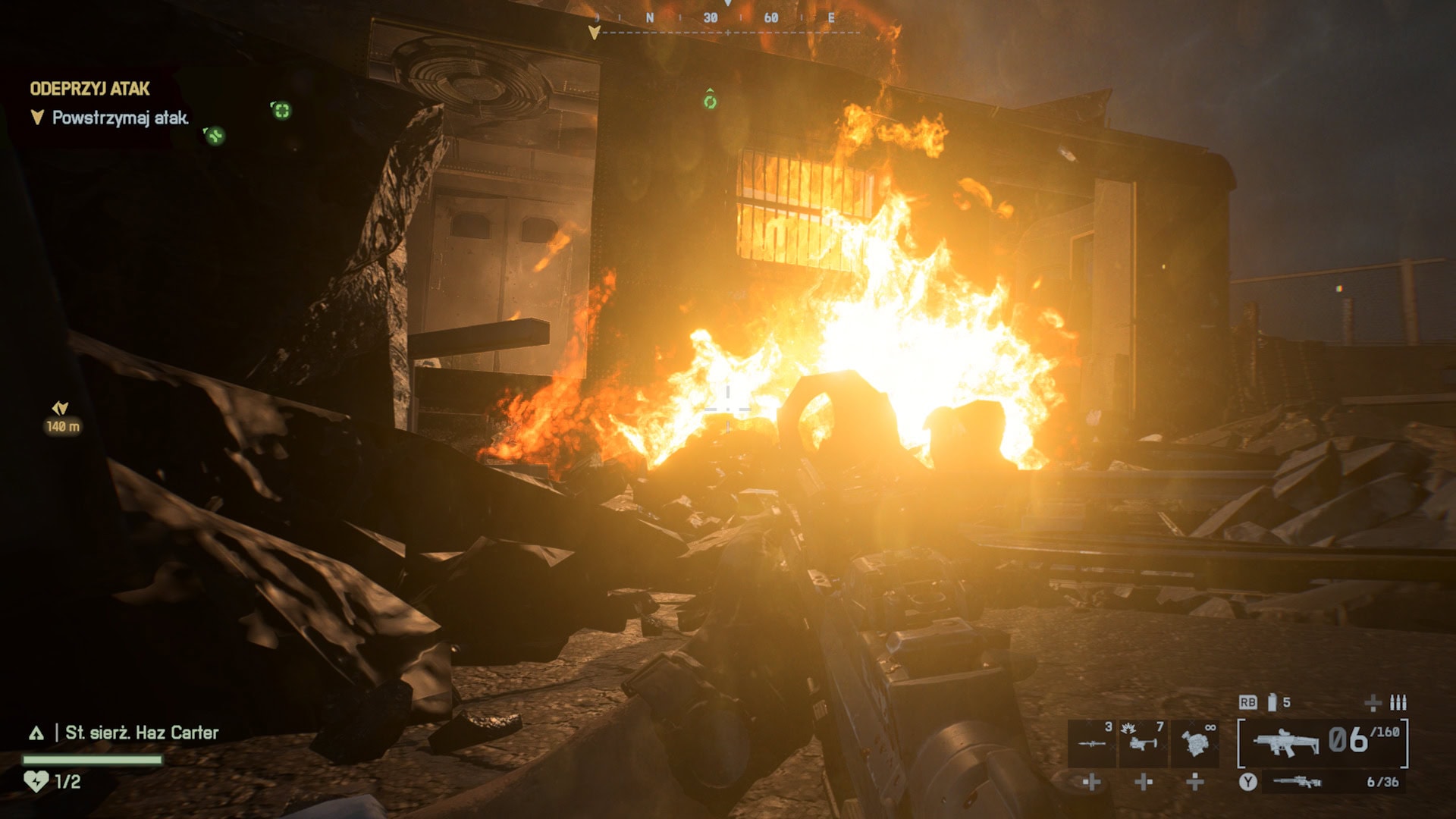Click the grenade icon next to RB prompt

coord(1272,702)
